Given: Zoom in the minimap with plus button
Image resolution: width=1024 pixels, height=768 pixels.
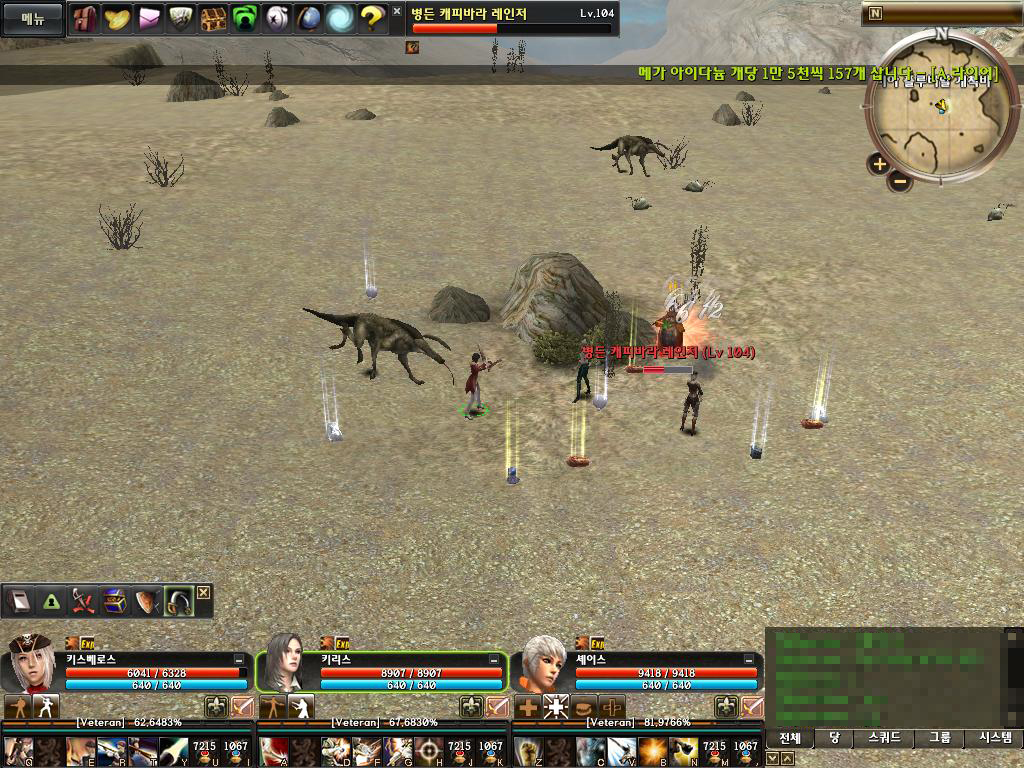Looking at the screenshot, I should coord(879,164).
